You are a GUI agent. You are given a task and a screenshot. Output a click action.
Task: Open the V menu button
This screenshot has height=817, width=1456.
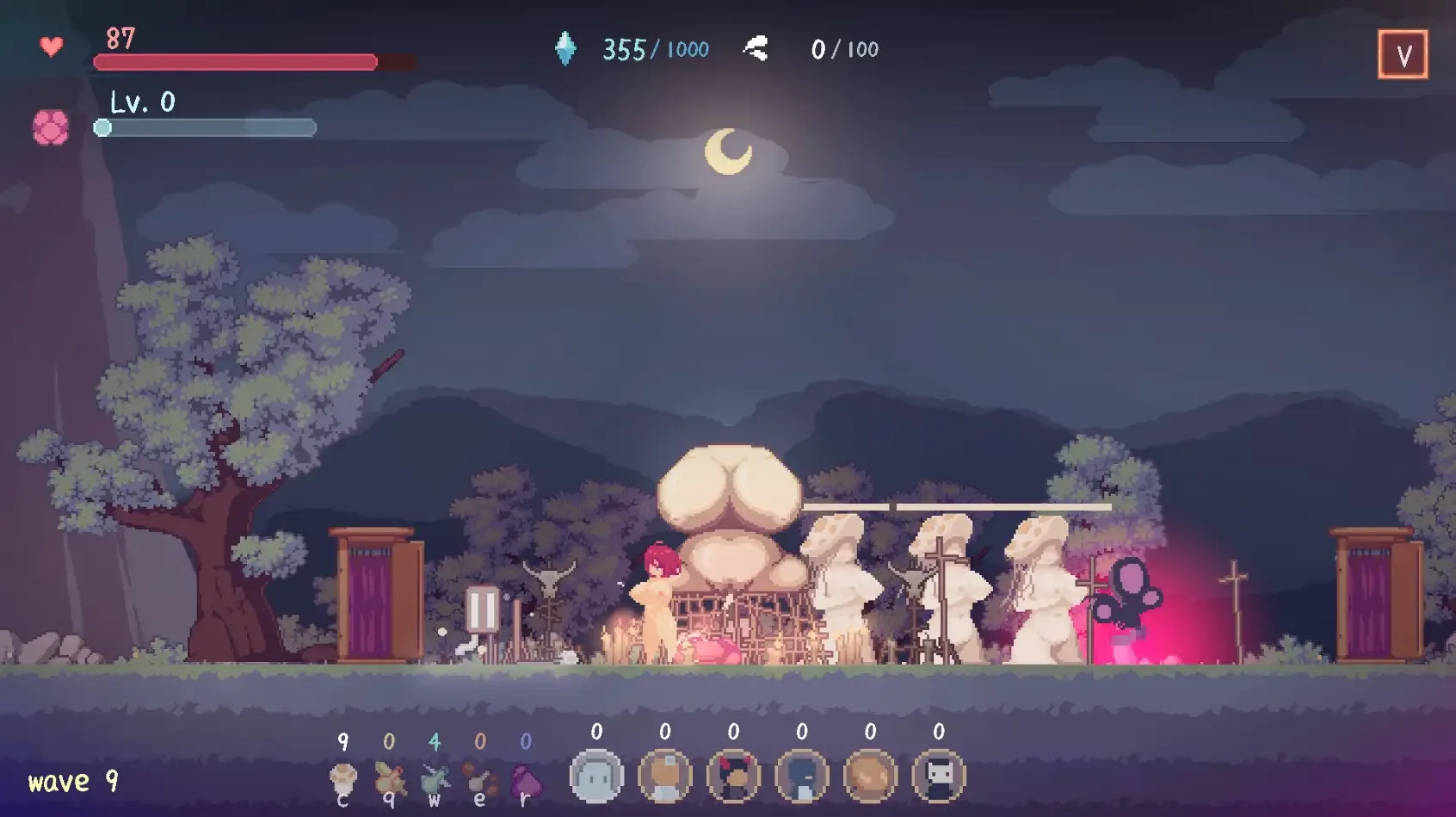click(1403, 55)
